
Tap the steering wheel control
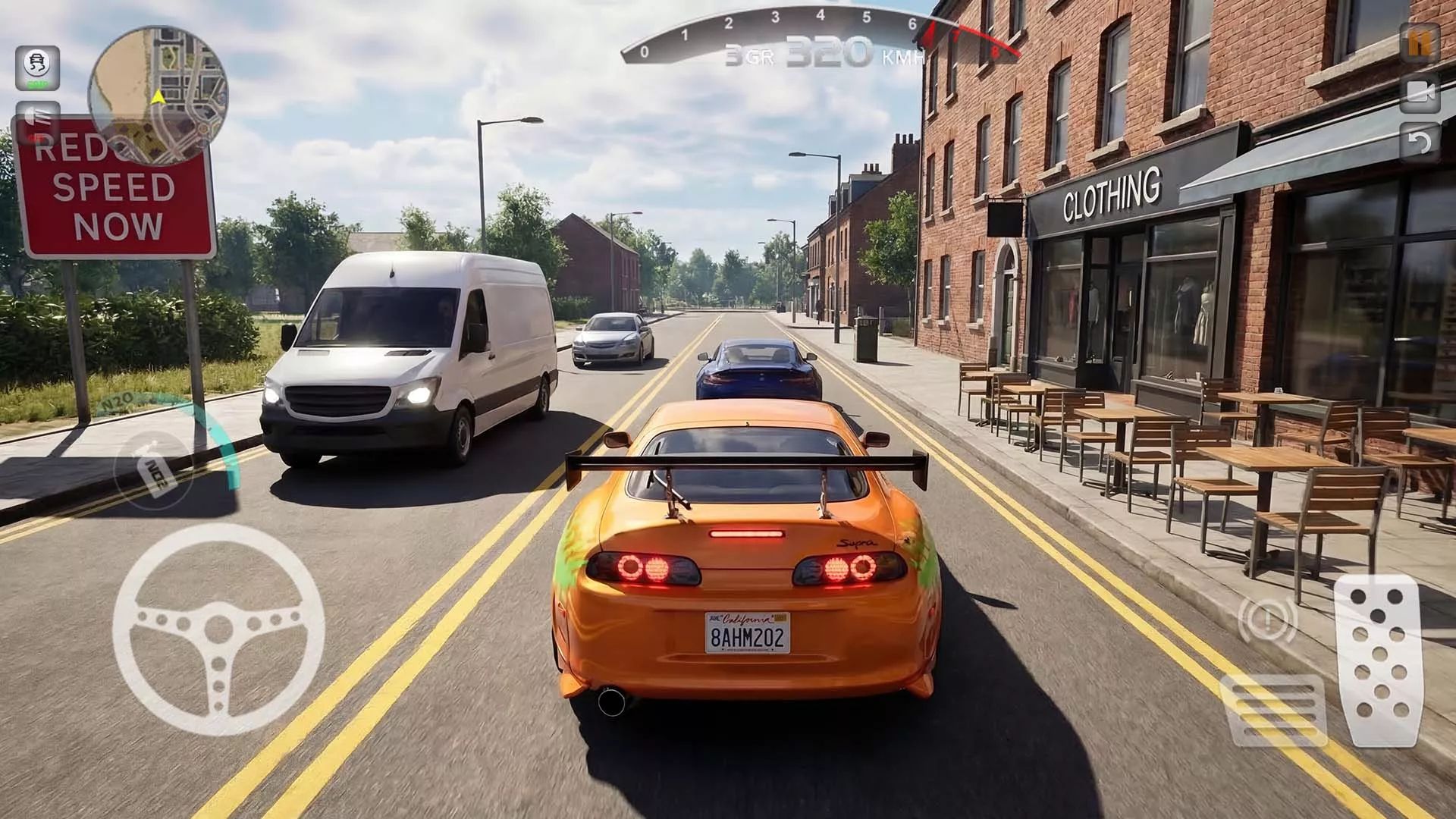(x=218, y=629)
